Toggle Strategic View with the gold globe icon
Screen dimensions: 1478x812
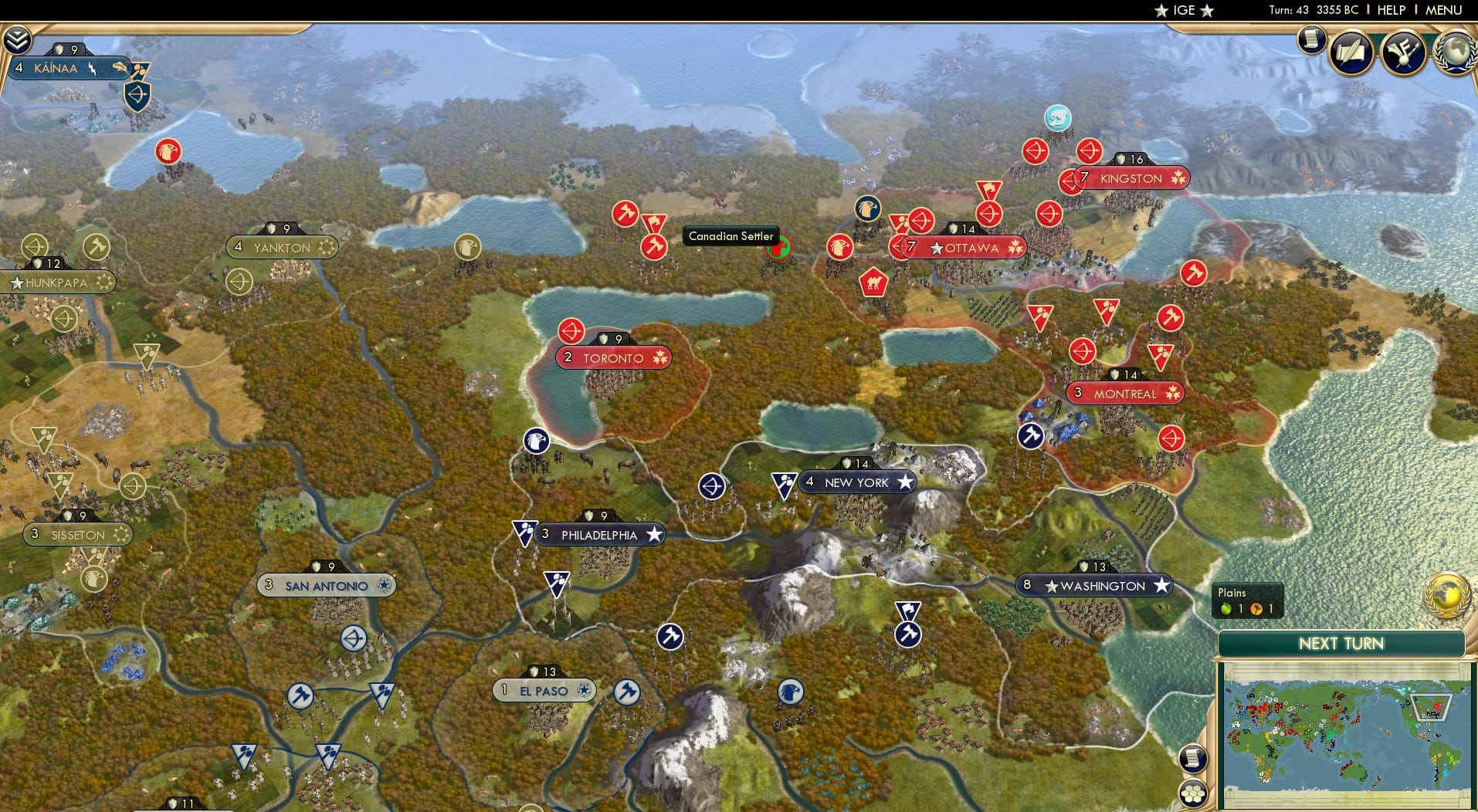click(1446, 597)
